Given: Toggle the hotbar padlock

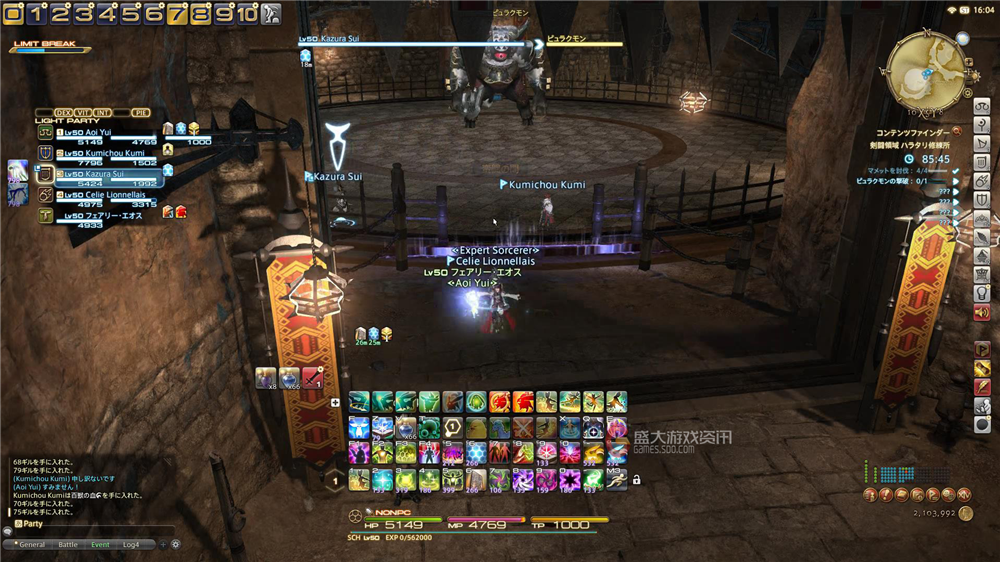Looking at the screenshot, I should click(636, 480).
